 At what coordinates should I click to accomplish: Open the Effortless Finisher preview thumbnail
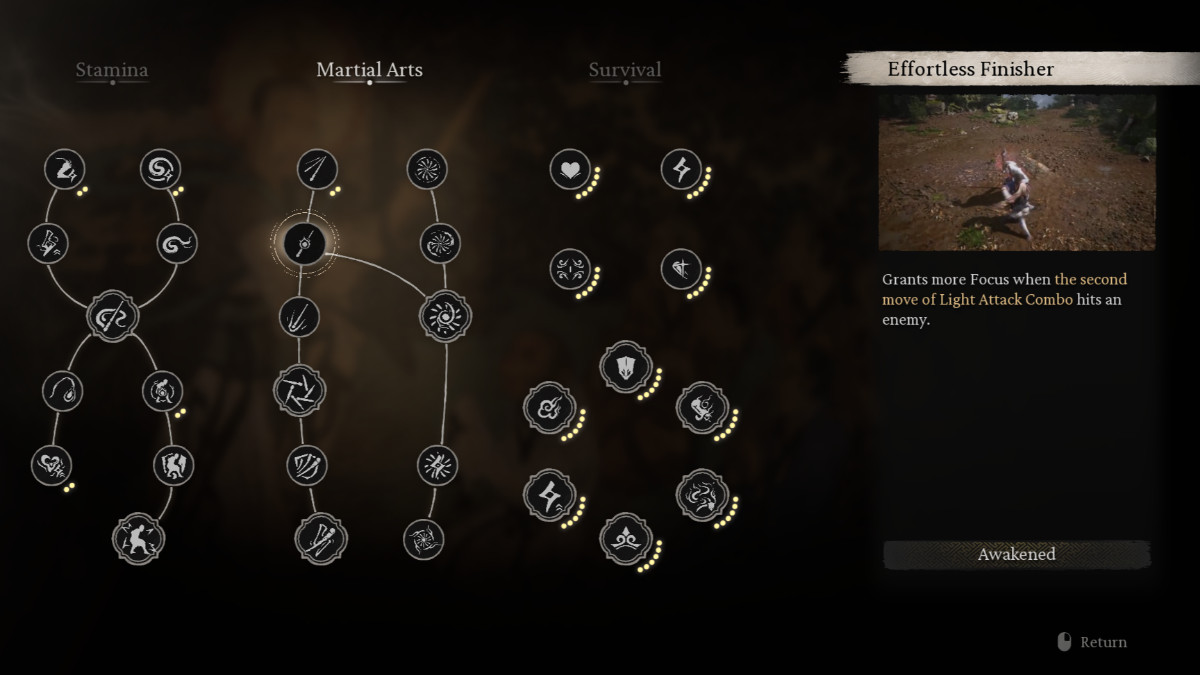coord(1016,172)
